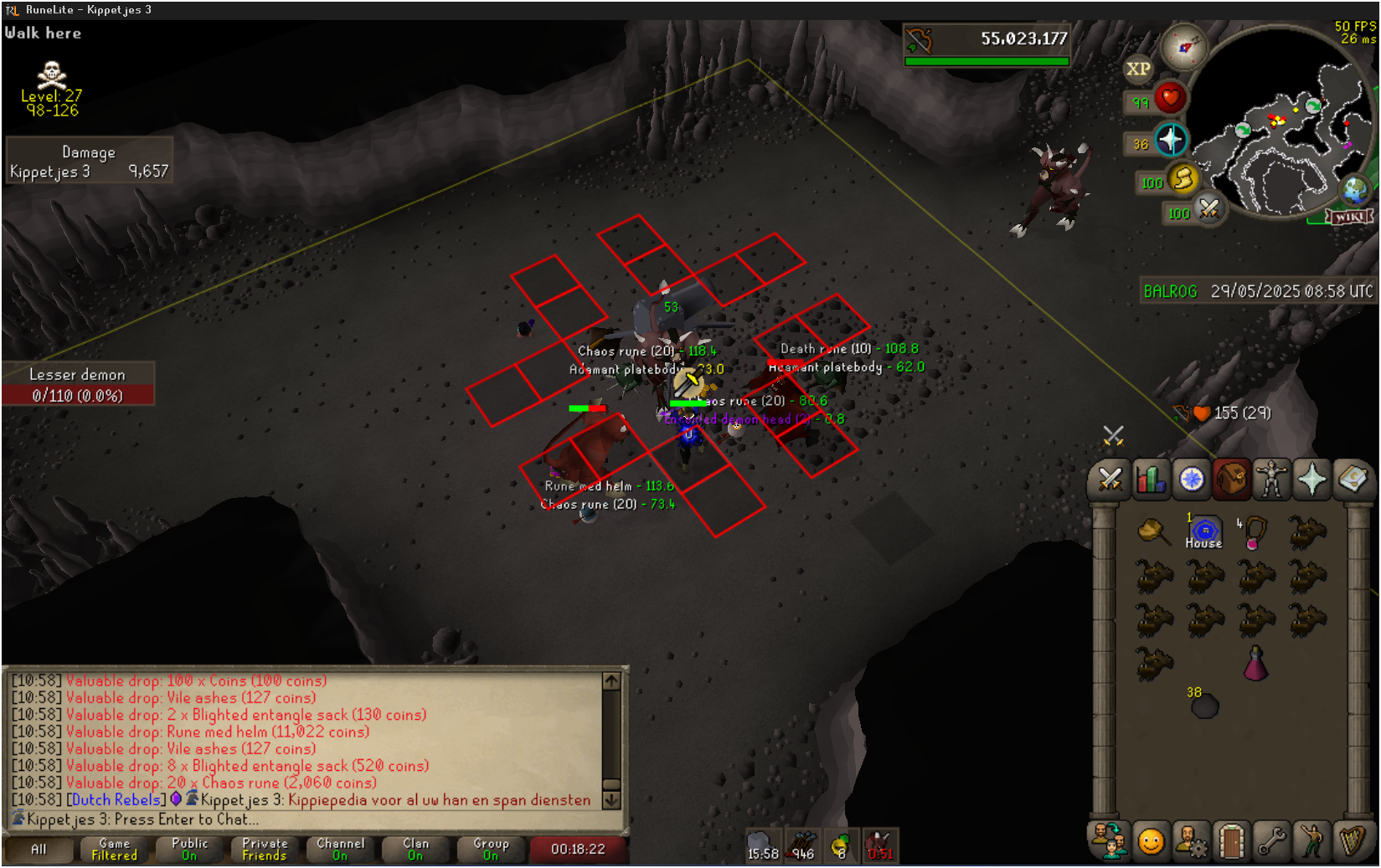Click the Wiki lookup banner
The image size is (1381, 868).
pyautogui.click(x=1348, y=217)
